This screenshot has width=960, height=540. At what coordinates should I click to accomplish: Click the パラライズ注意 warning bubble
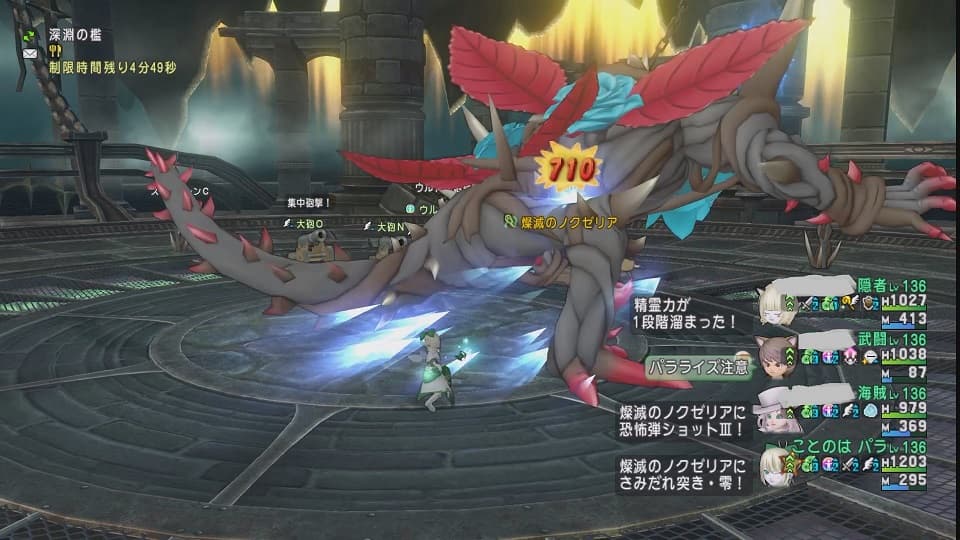[x=697, y=365]
